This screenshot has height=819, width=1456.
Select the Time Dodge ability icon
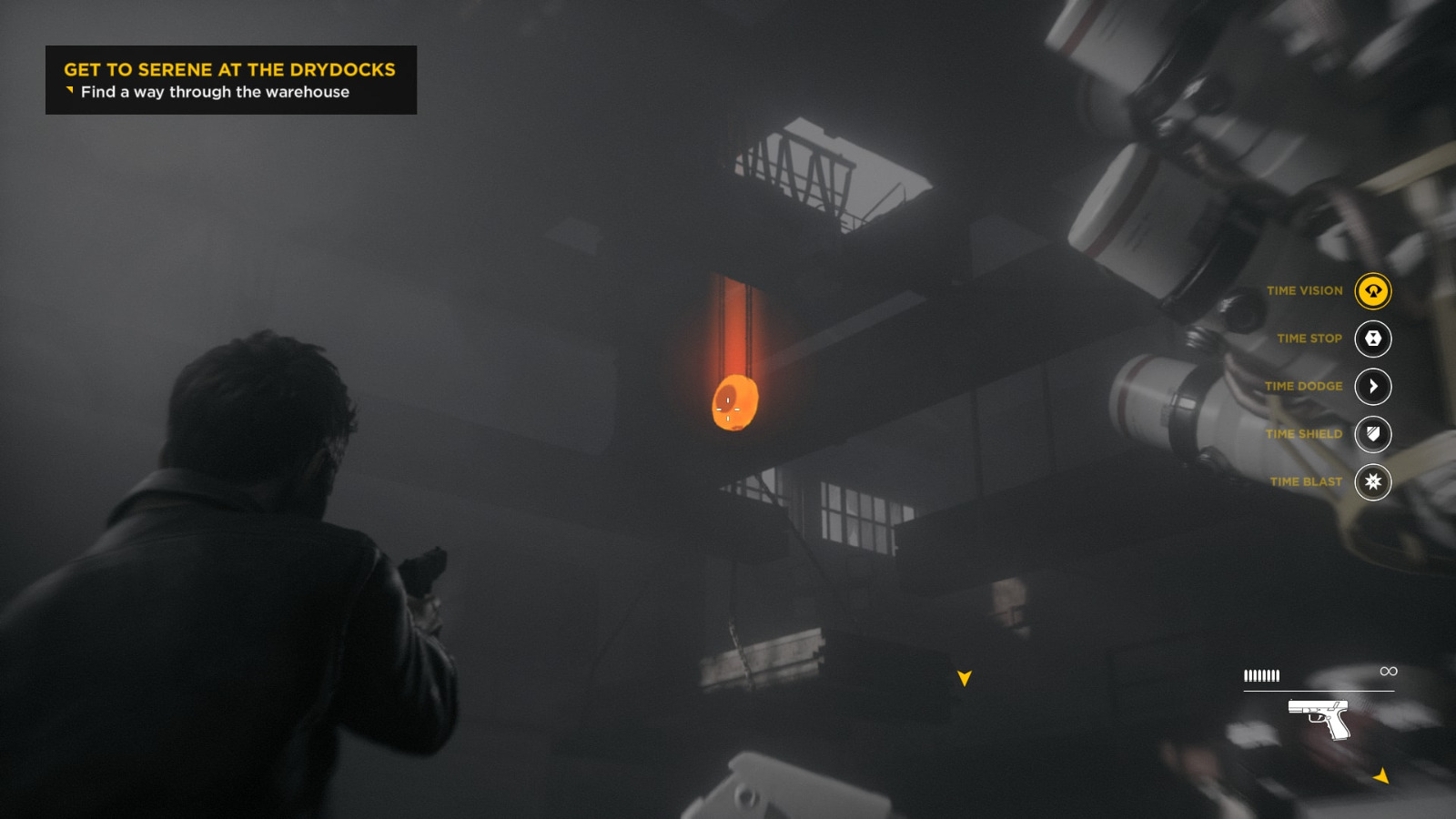coord(1374,386)
